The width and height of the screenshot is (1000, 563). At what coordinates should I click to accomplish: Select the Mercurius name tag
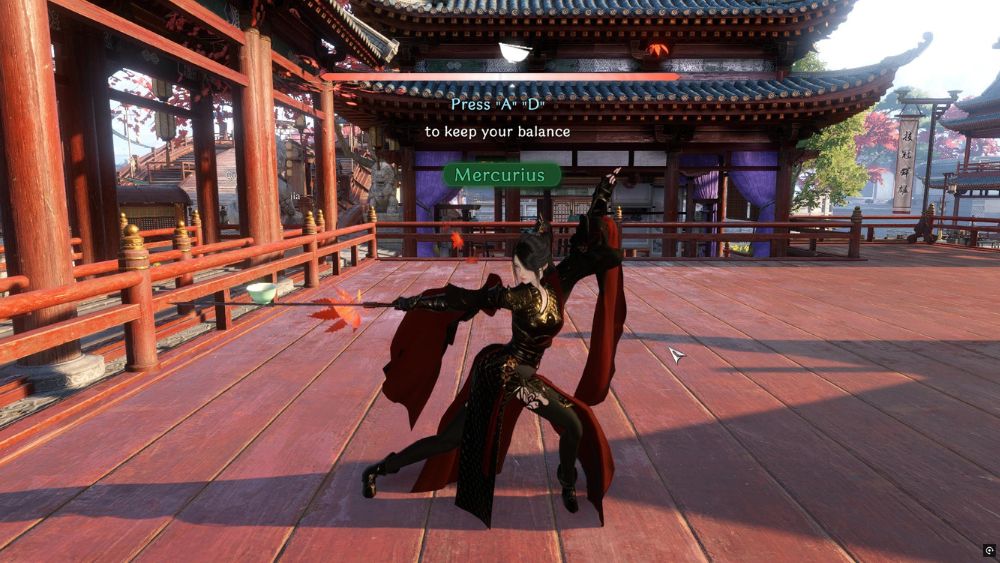(x=501, y=175)
